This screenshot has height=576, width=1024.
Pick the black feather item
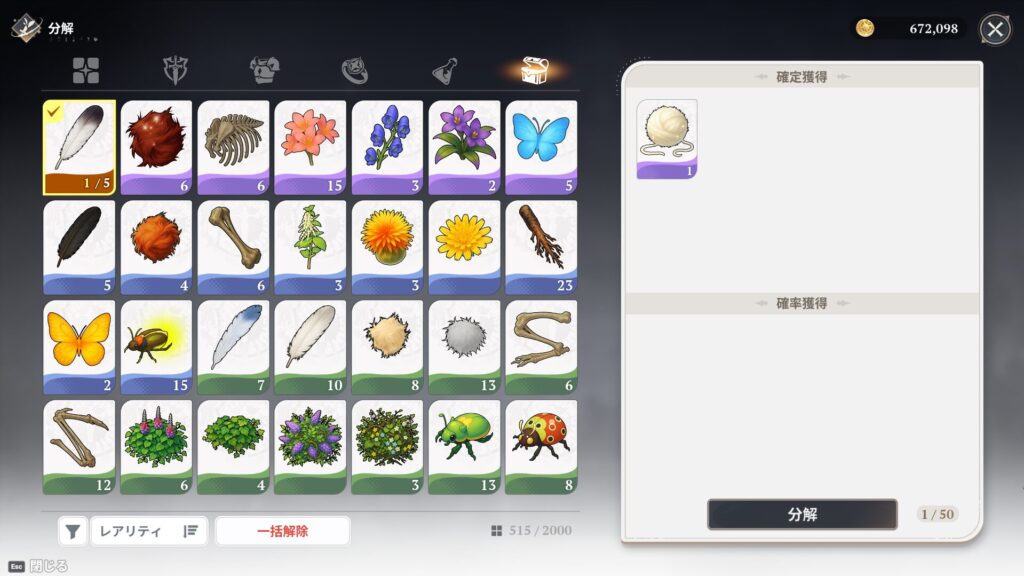[79, 247]
